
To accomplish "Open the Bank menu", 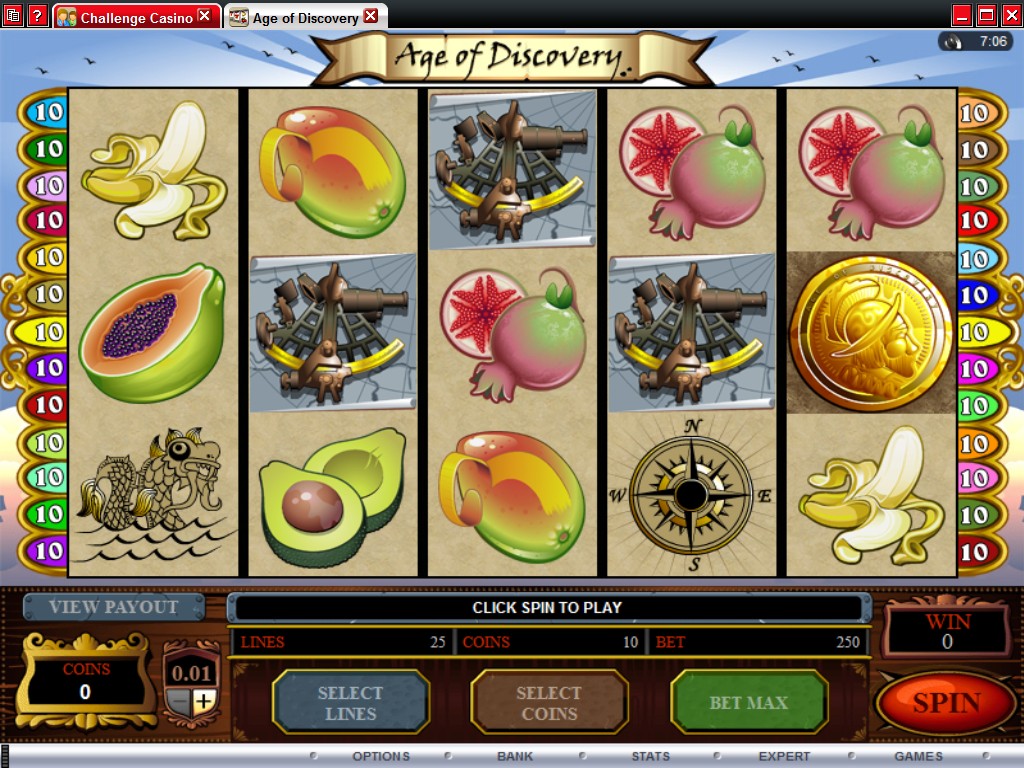I will [515, 756].
